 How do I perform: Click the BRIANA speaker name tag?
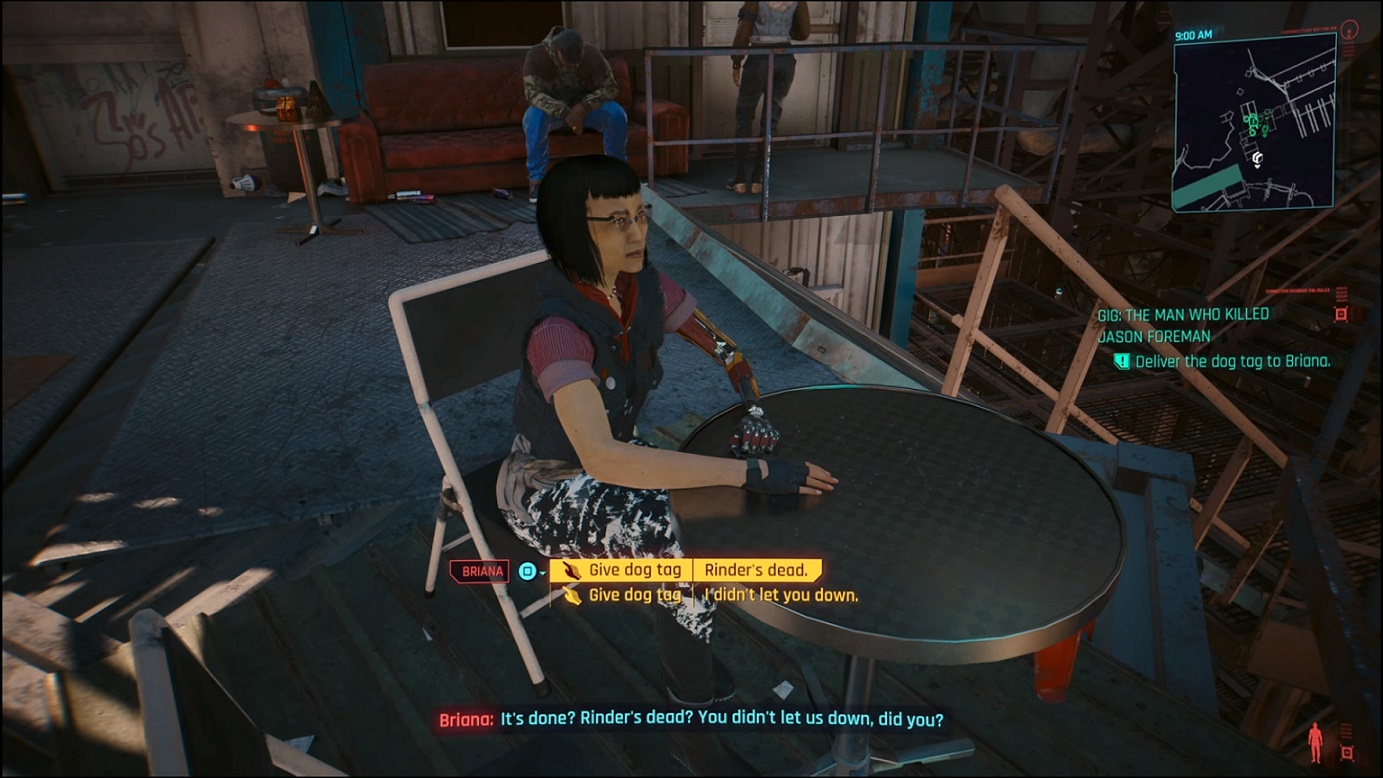479,570
